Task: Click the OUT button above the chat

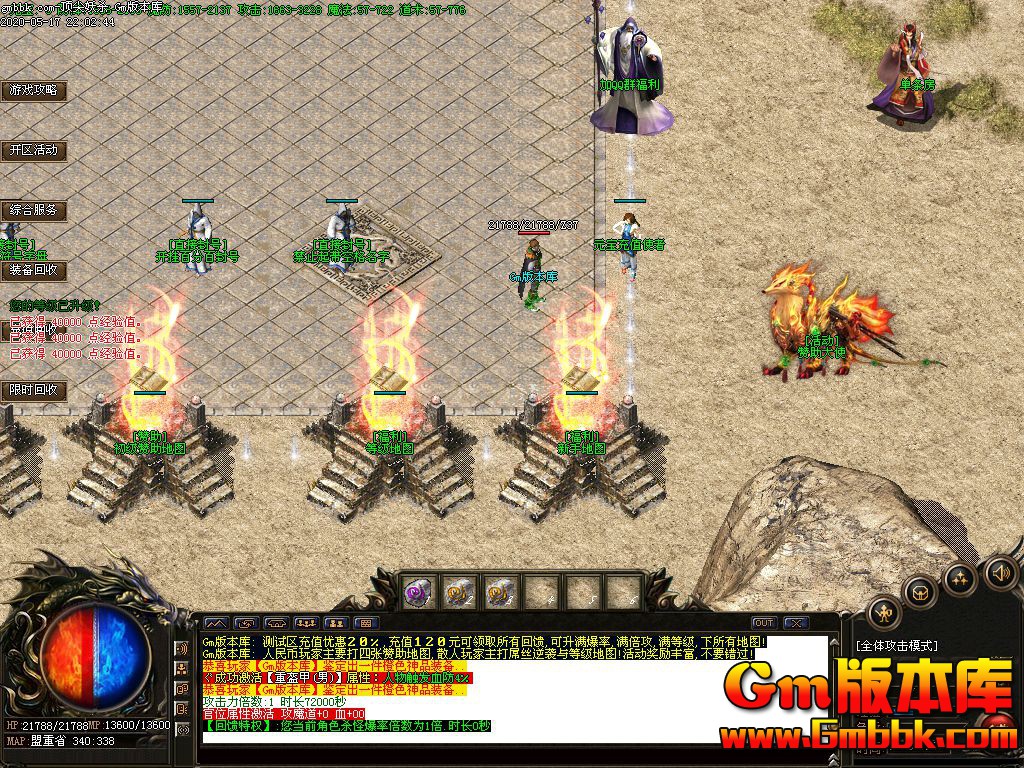Action: point(764,623)
